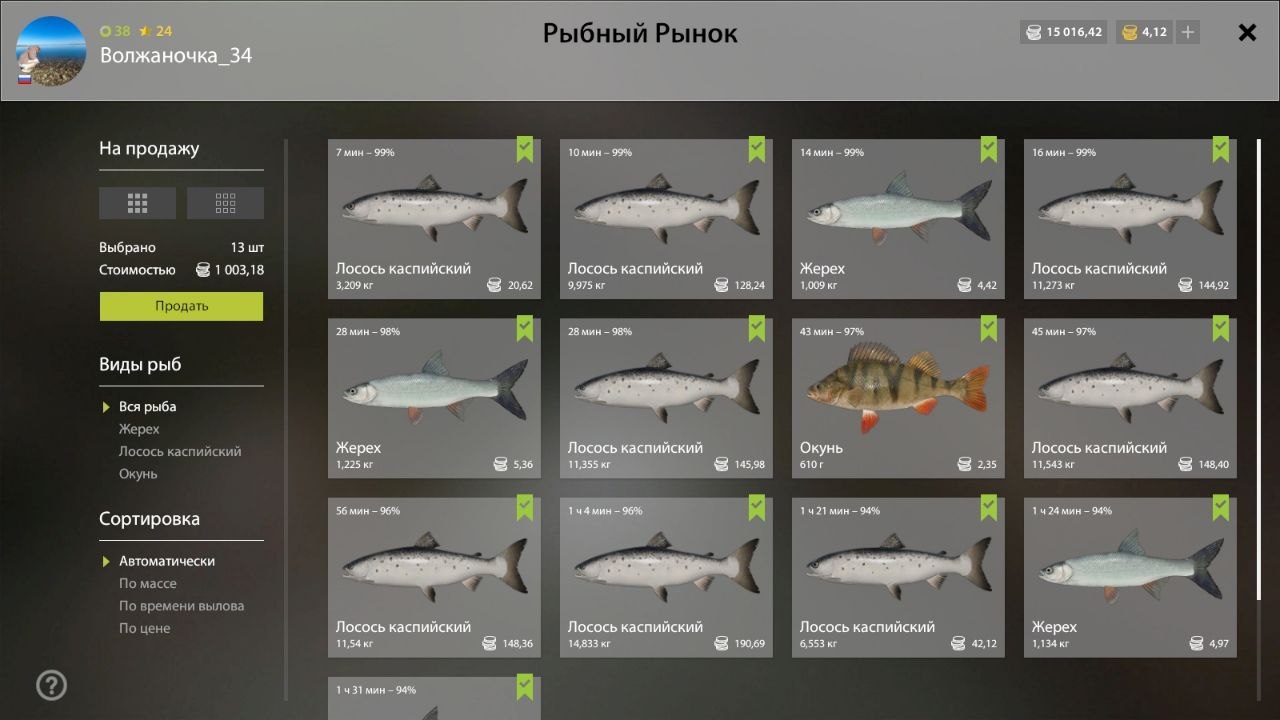Toggle the 14,833 кг Лосось каспийский card
This screenshot has height=720, width=1280.
point(666,577)
